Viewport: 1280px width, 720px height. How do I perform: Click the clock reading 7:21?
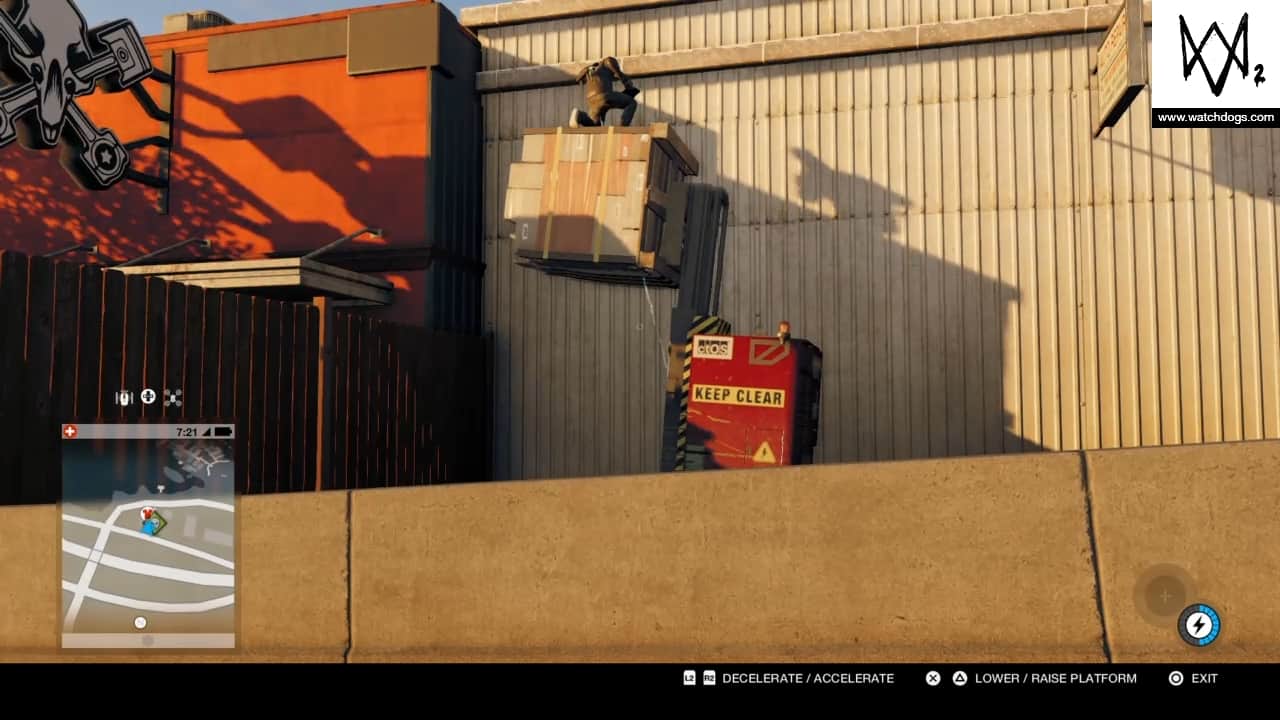pos(185,430)
